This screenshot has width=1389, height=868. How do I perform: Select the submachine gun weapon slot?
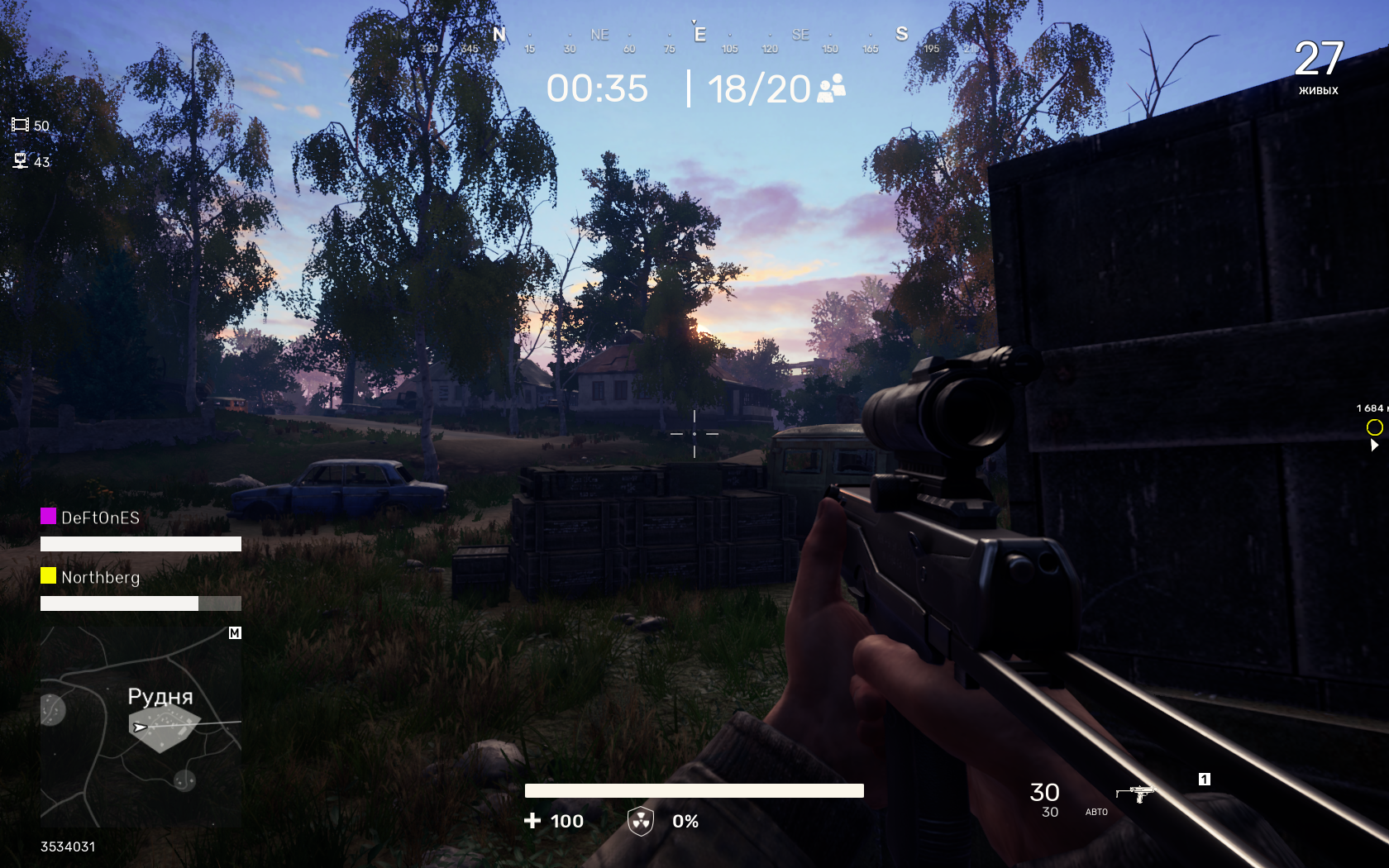click(1136, 794)
